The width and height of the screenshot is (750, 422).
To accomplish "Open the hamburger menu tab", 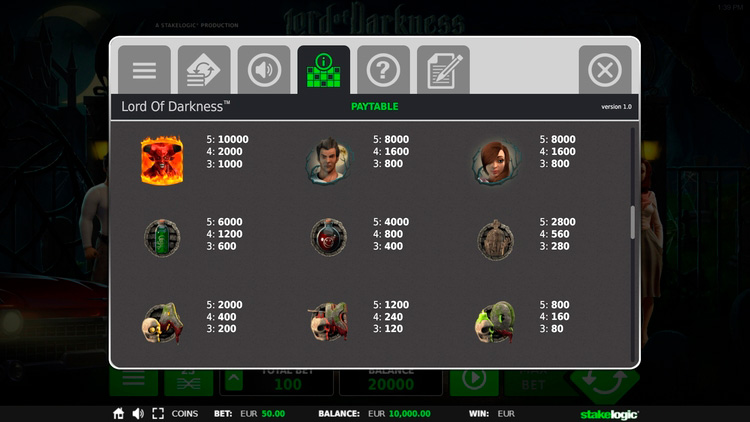I will [x=145, y=71].
